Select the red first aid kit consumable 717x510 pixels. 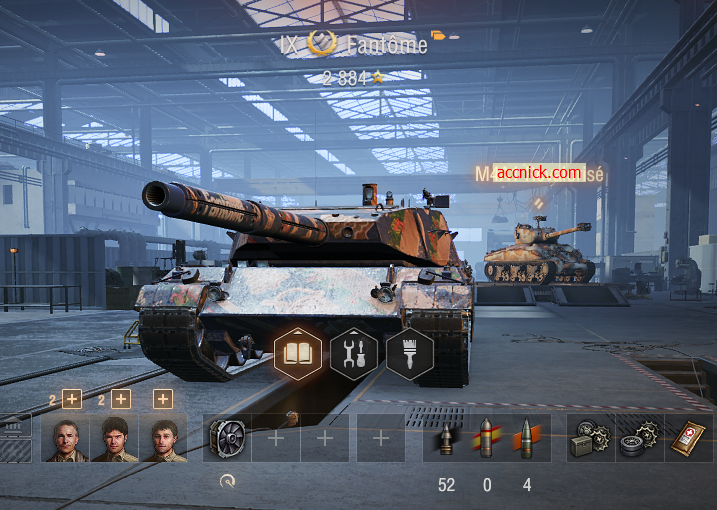(x=689, y=438)
